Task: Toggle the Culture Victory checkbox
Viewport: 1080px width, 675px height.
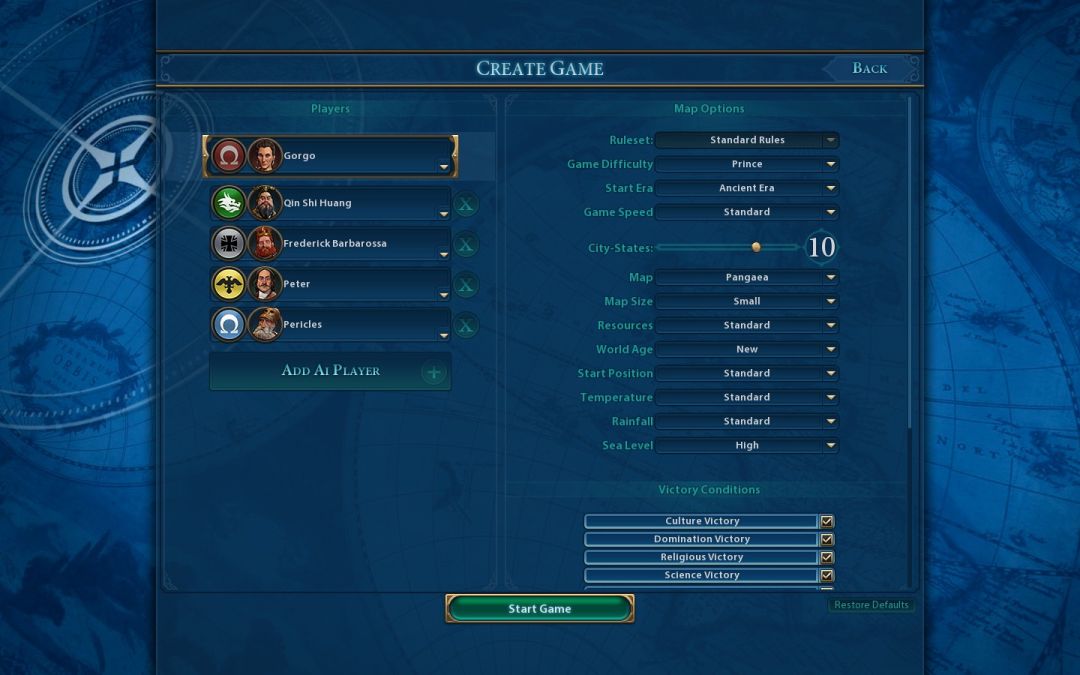Action: pyautogui.click(x=827, y=521)
